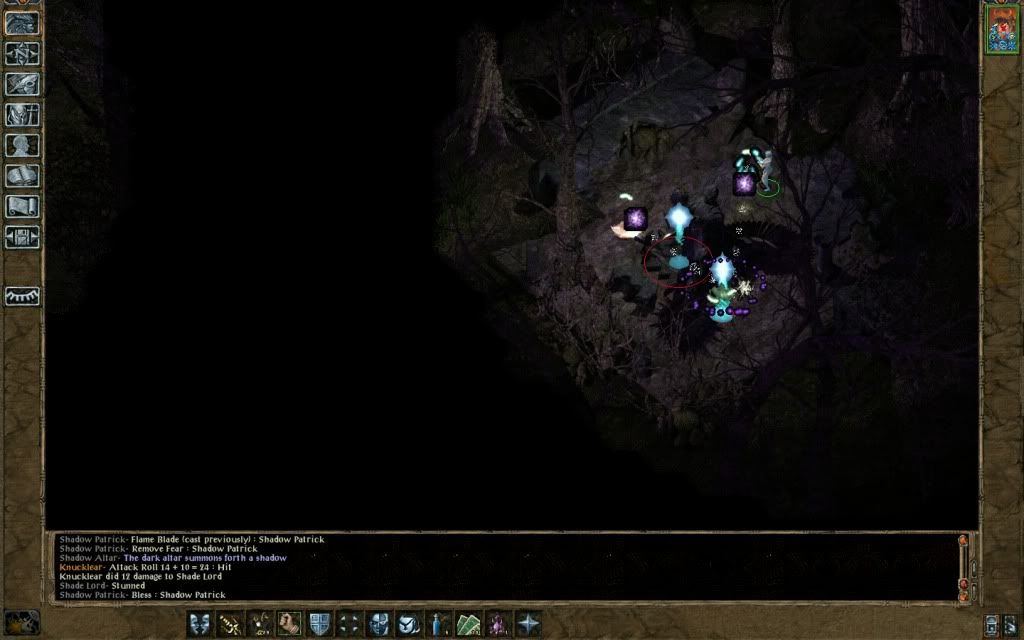Use the blue potion quick item
This screenshot has height=640, width=1024.
click(x=438, y=623)
